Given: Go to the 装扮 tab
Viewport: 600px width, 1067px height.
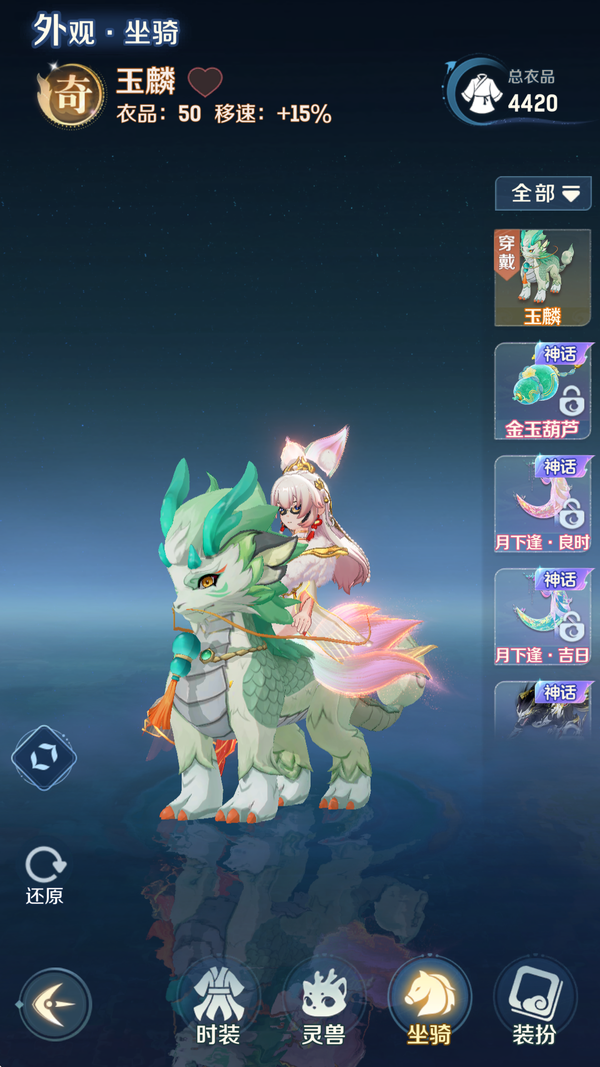Looking at the screenshot, I should click(x=534, y=1003).
